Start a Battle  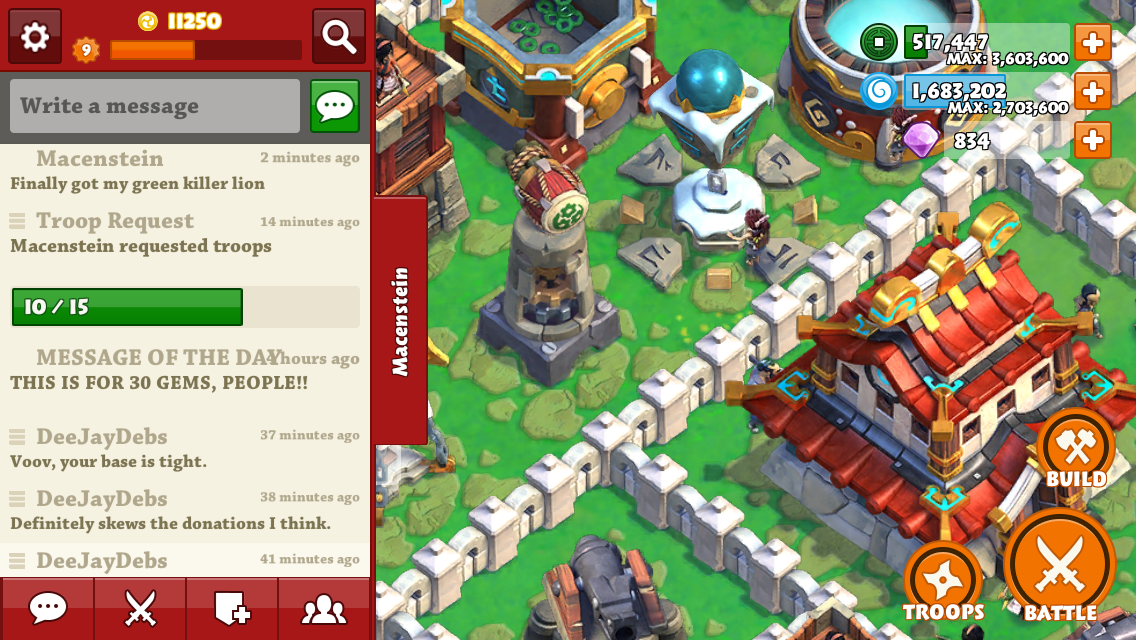pos(1060,566)
